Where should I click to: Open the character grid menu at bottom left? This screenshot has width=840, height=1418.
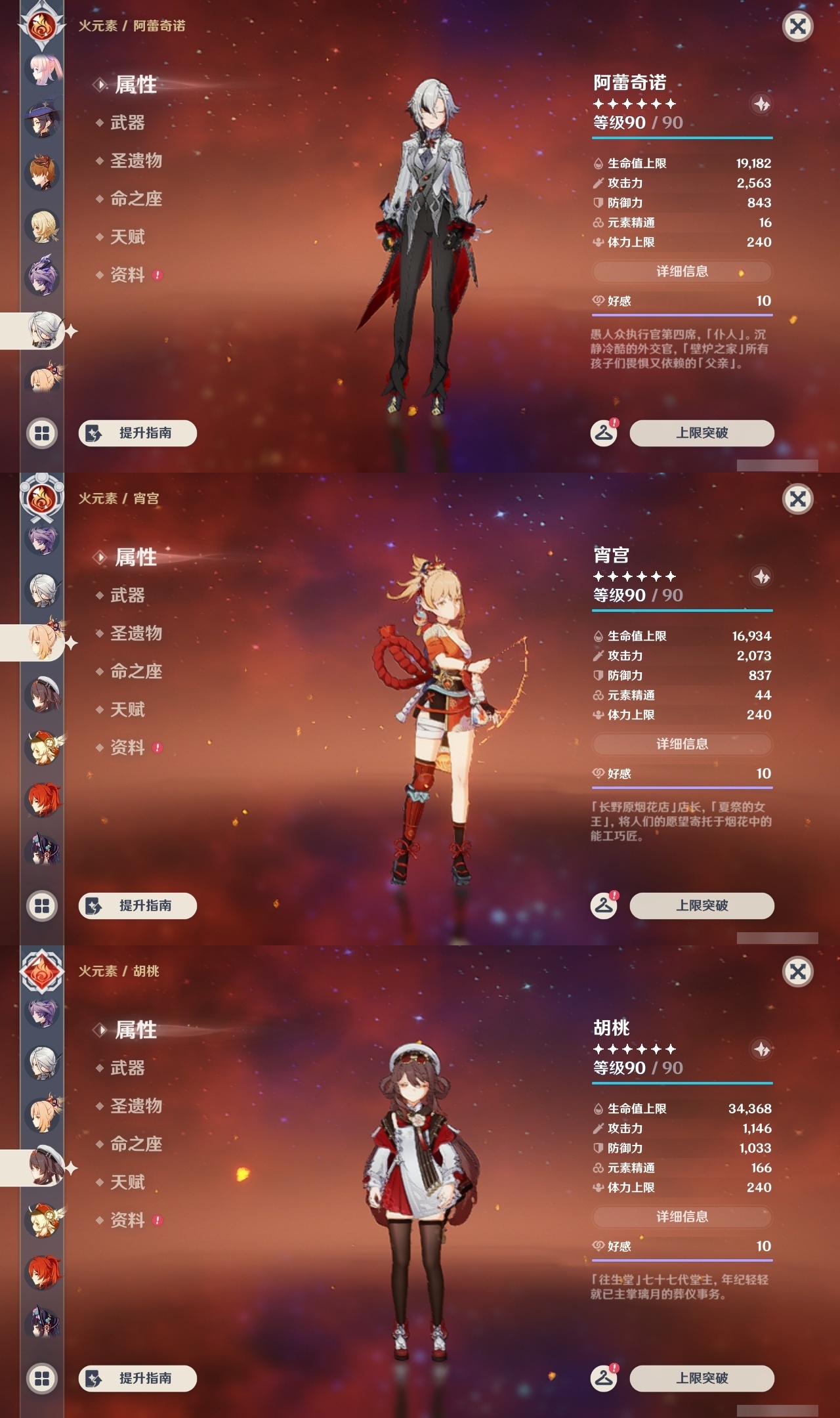[41, 433]
